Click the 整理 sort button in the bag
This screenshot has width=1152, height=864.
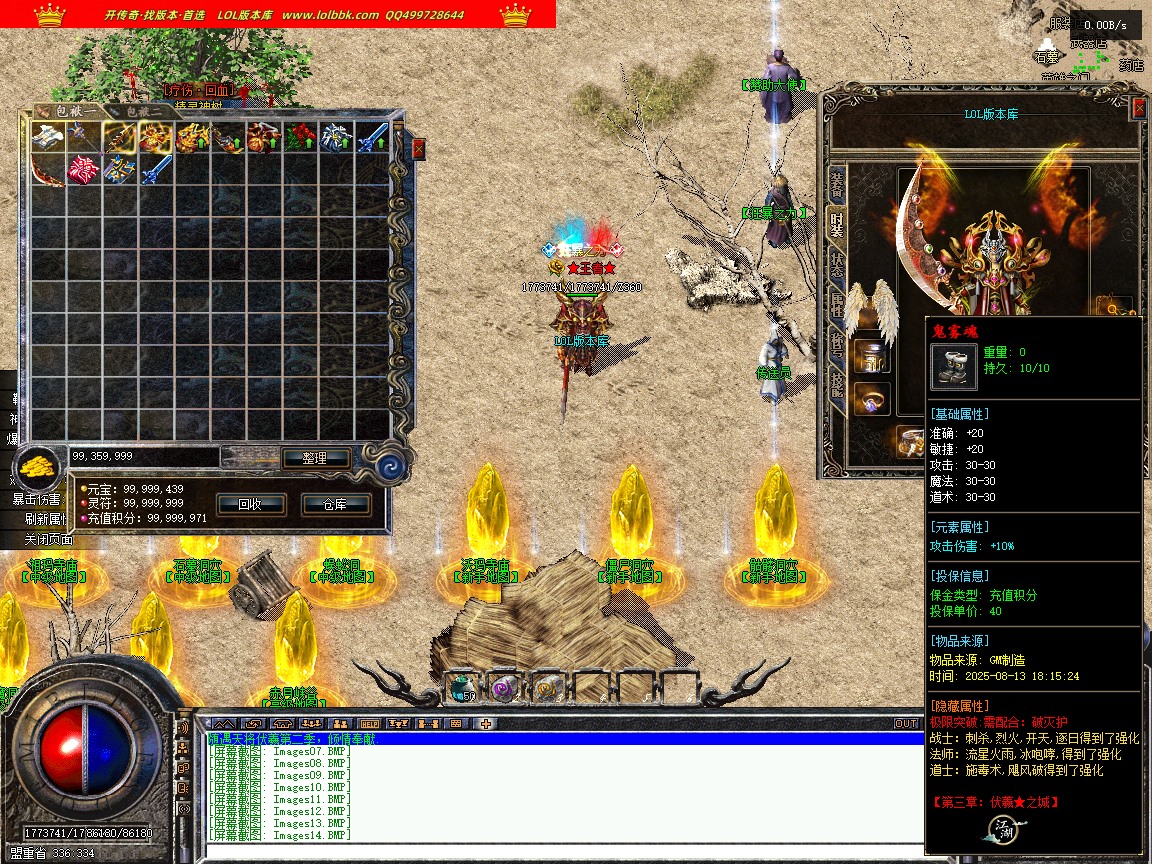pyautogui.click(x=314, y=458)
